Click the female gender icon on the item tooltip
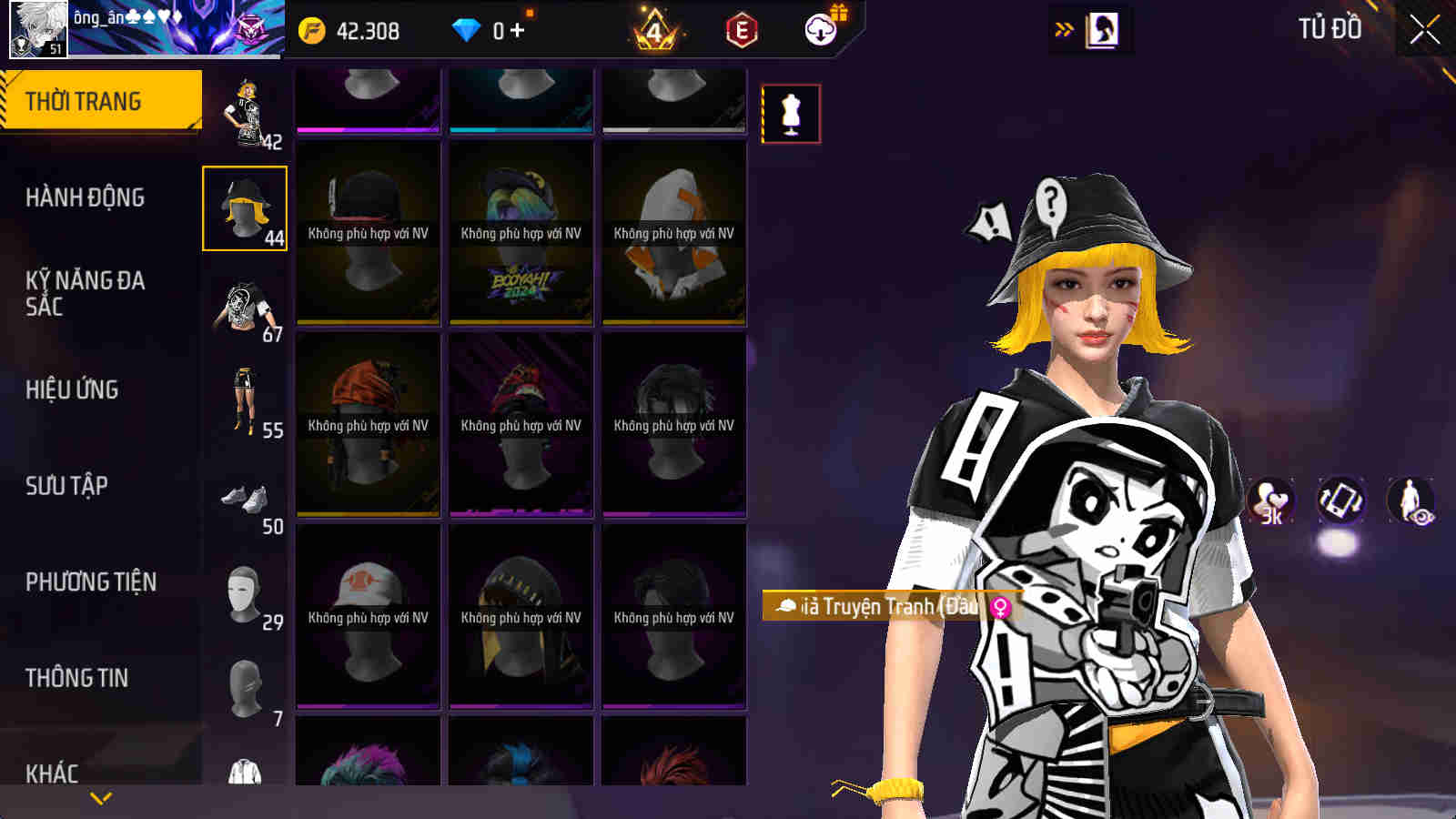This screenshot has width=1456, height=819. pyautogui.click(x=996, y=607)
